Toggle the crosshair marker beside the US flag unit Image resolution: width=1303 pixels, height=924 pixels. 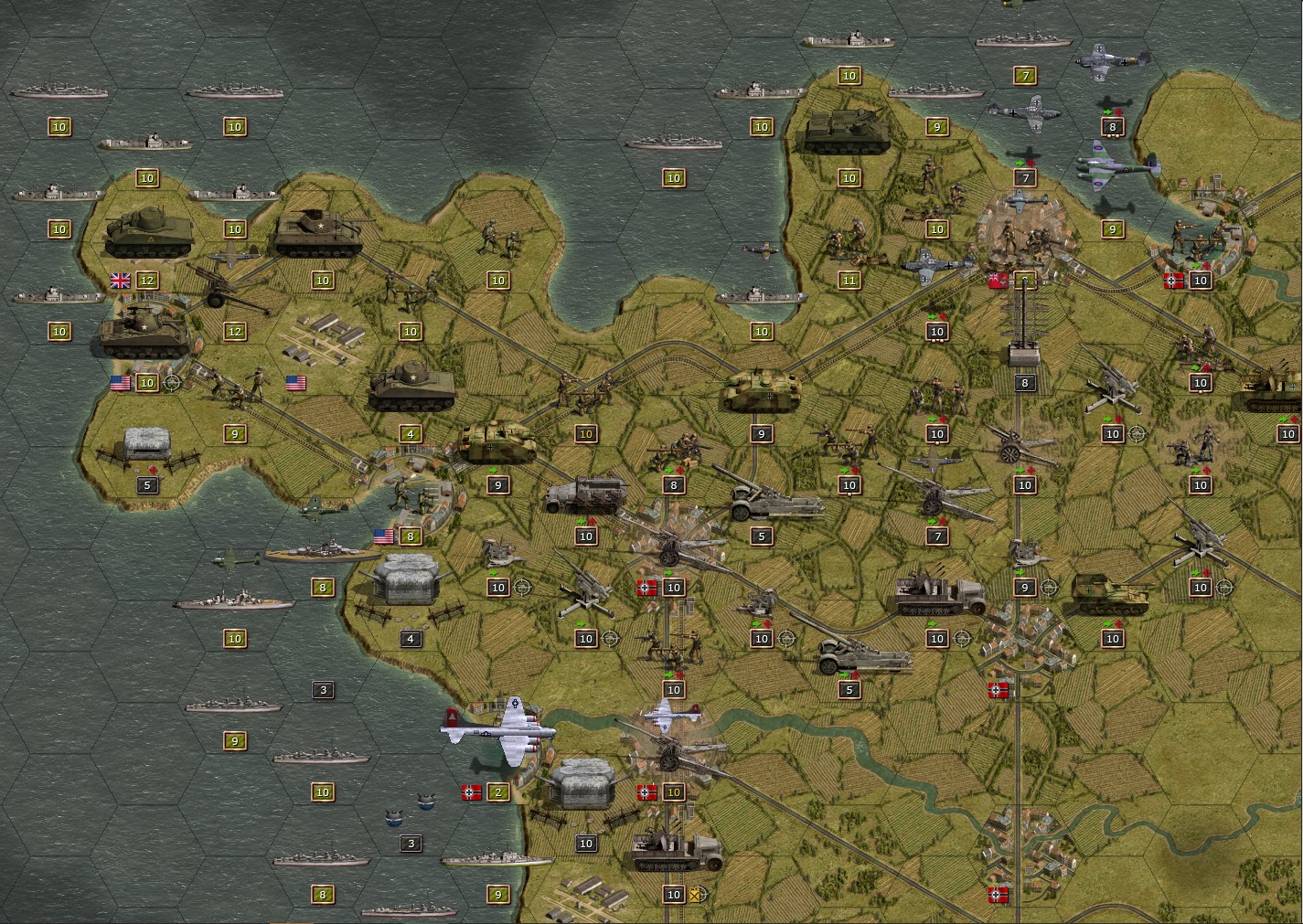170,382
